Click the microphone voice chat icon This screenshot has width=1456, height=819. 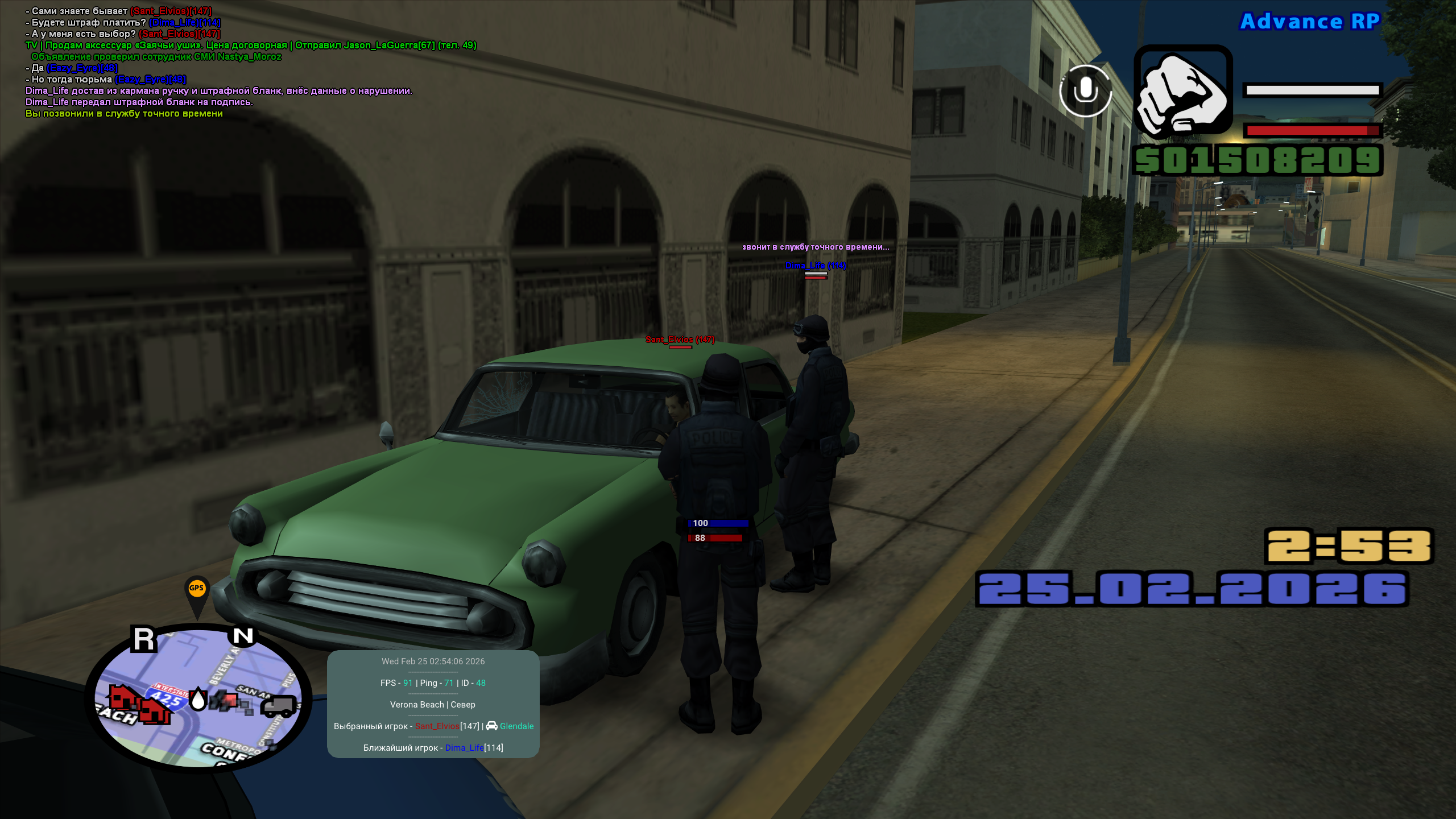tap(1085, 91)
